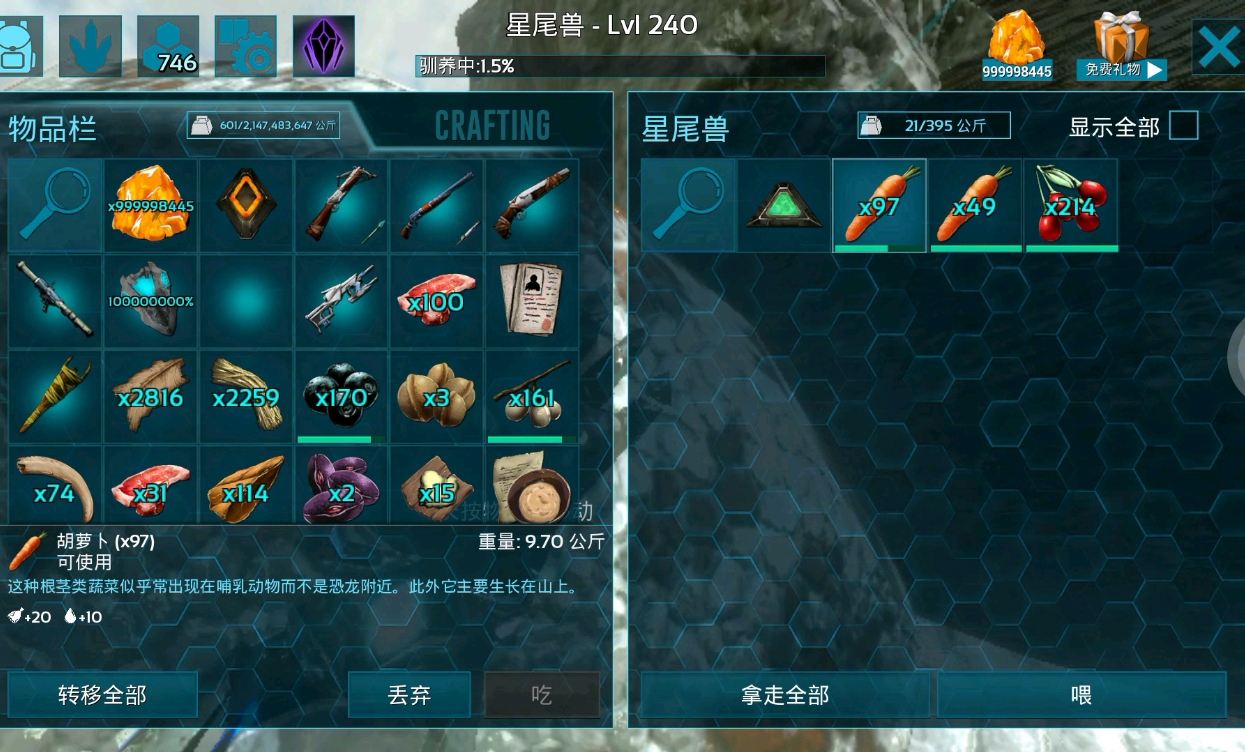Transfer all items to the creature
Screen dimensions: 1245x752
pos(102,694)
